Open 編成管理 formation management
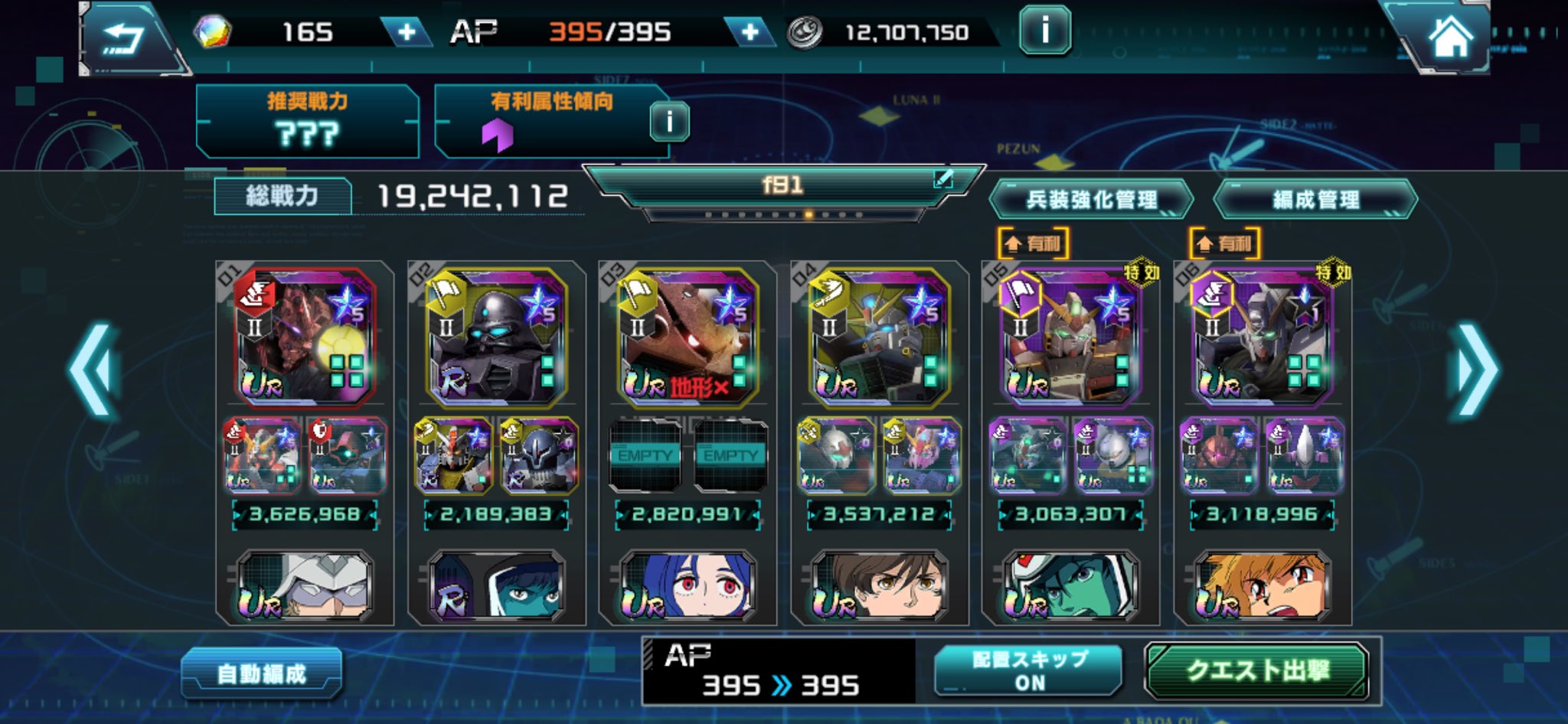The image size is (1568, 724). point(1315,200)
